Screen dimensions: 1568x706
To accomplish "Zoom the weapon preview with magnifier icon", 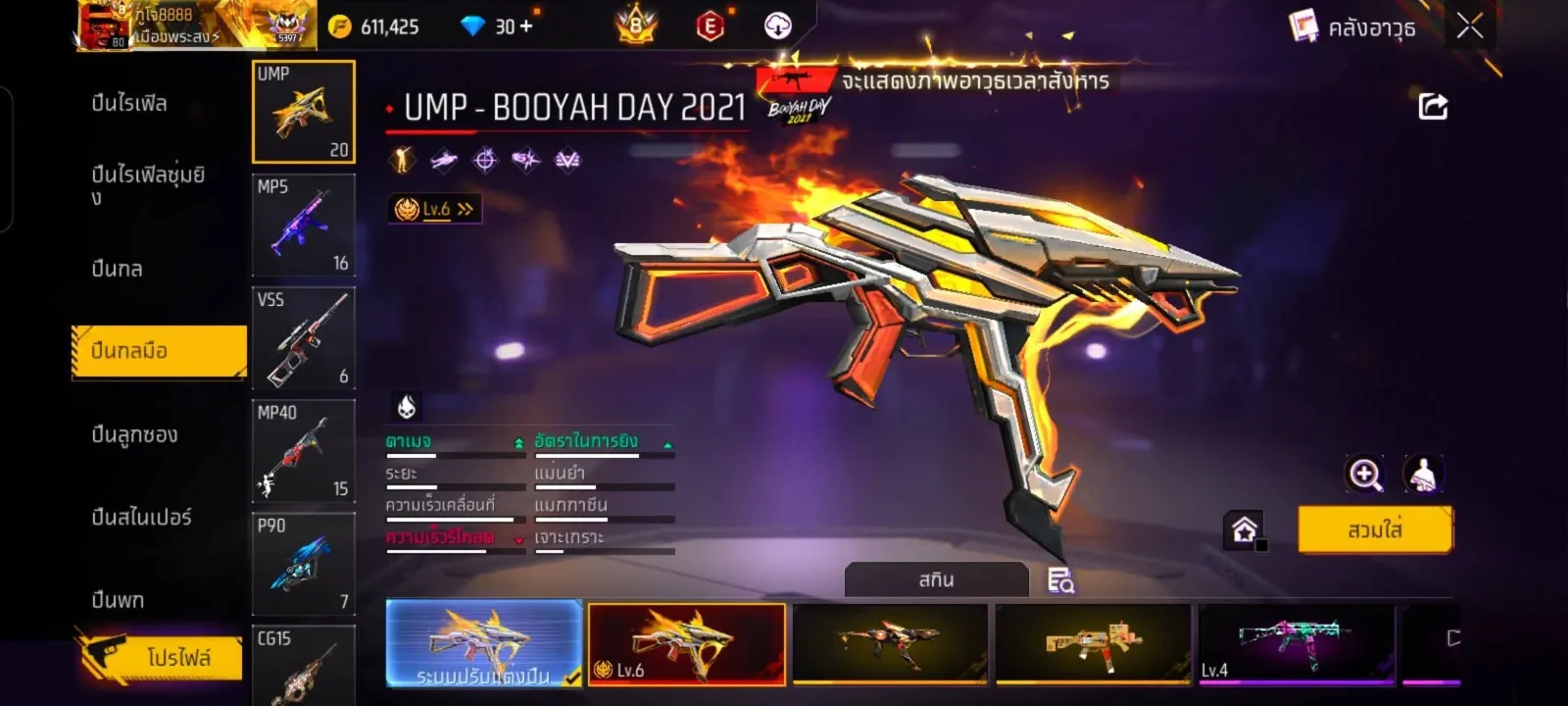I will [x=1365, y=475].
